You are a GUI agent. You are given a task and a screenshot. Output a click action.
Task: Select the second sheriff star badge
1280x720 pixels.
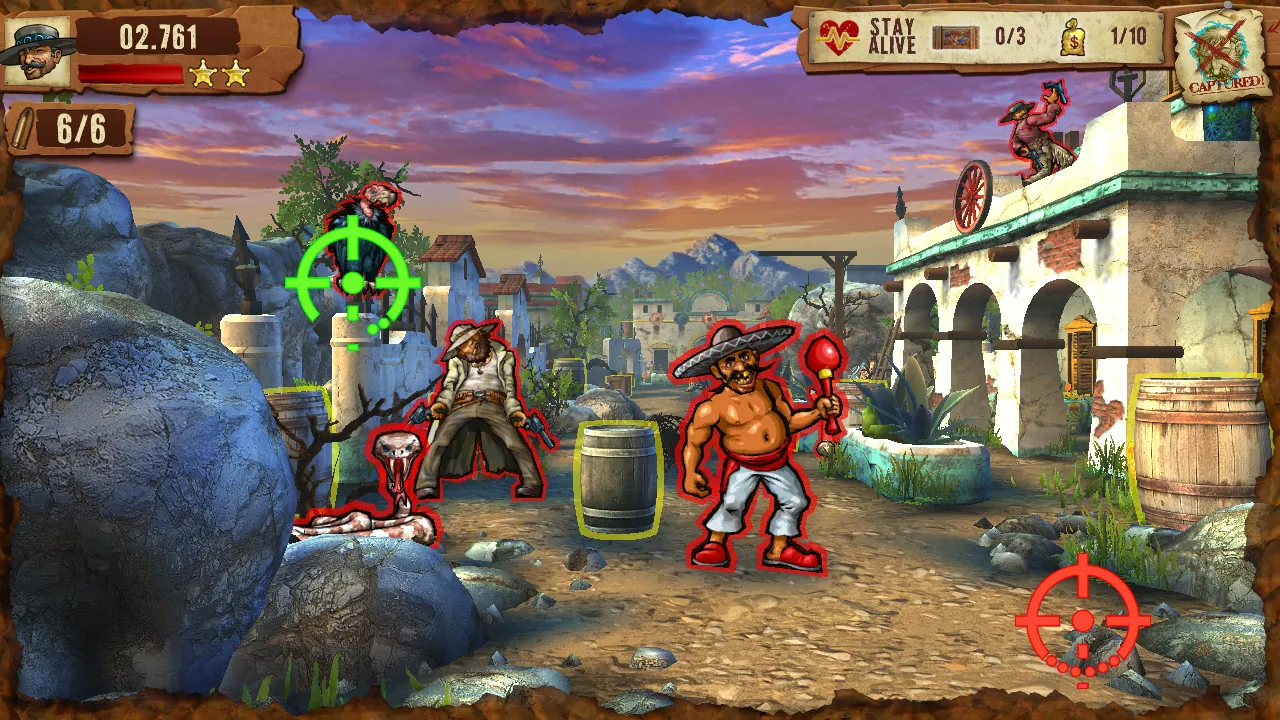[235, 74]
